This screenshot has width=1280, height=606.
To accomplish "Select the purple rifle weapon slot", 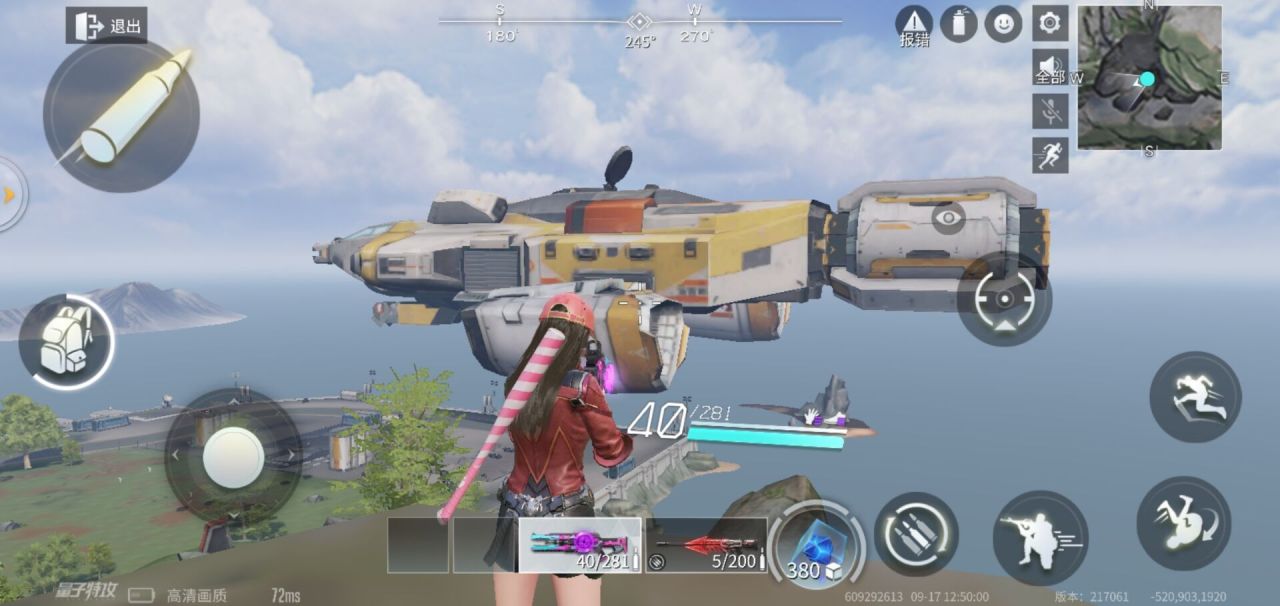I will [580, 545].
